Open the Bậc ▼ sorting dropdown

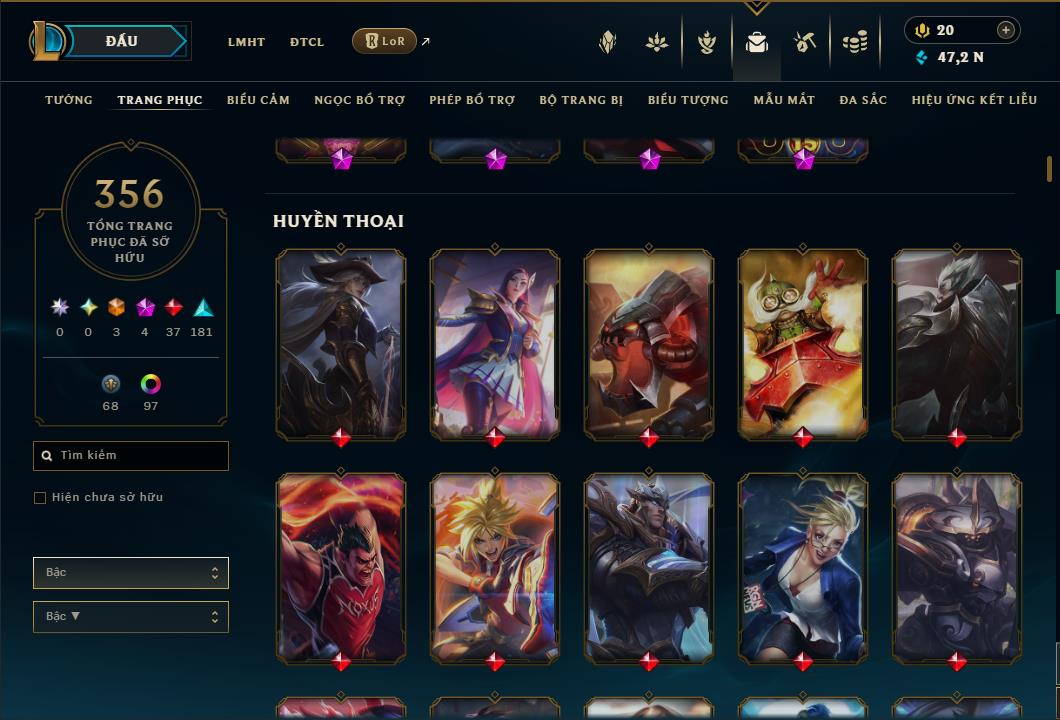(131, 617)
